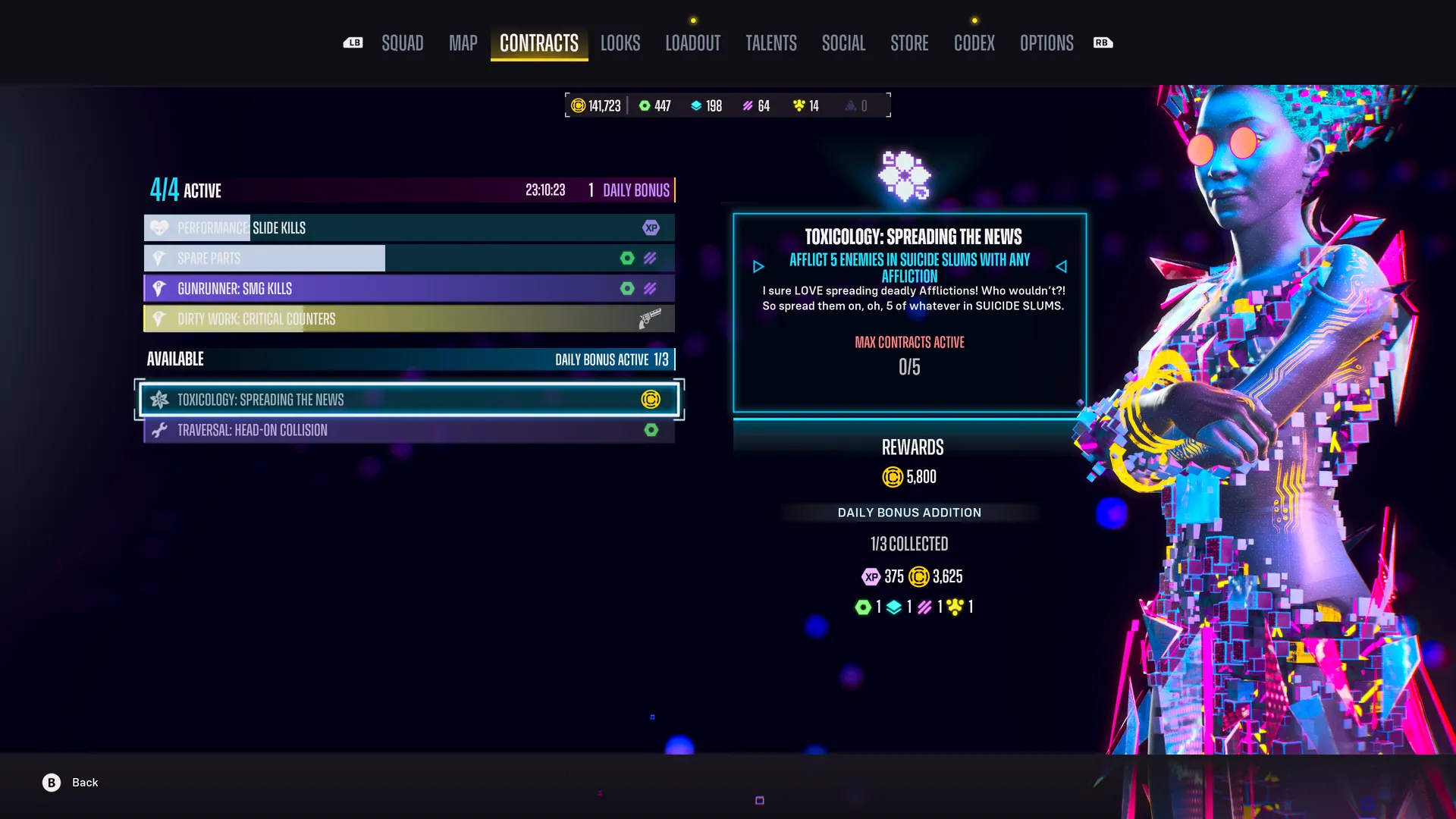1456x819 pixels.
Task: Select the Gunrunner: SMG Kills contract
Action: click(409, 288)
